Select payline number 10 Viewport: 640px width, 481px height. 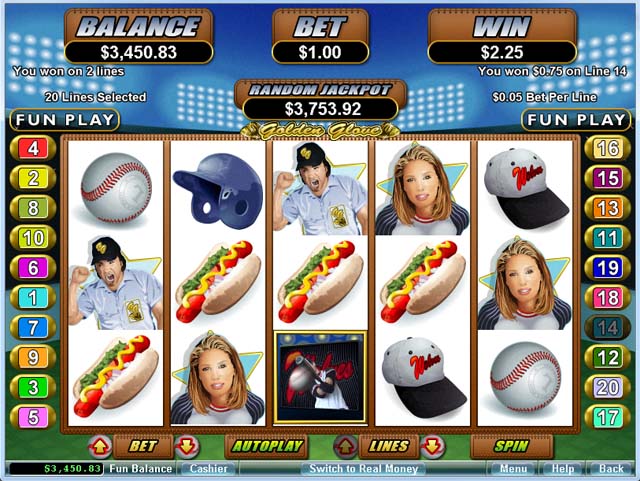(x=33, y=238)
